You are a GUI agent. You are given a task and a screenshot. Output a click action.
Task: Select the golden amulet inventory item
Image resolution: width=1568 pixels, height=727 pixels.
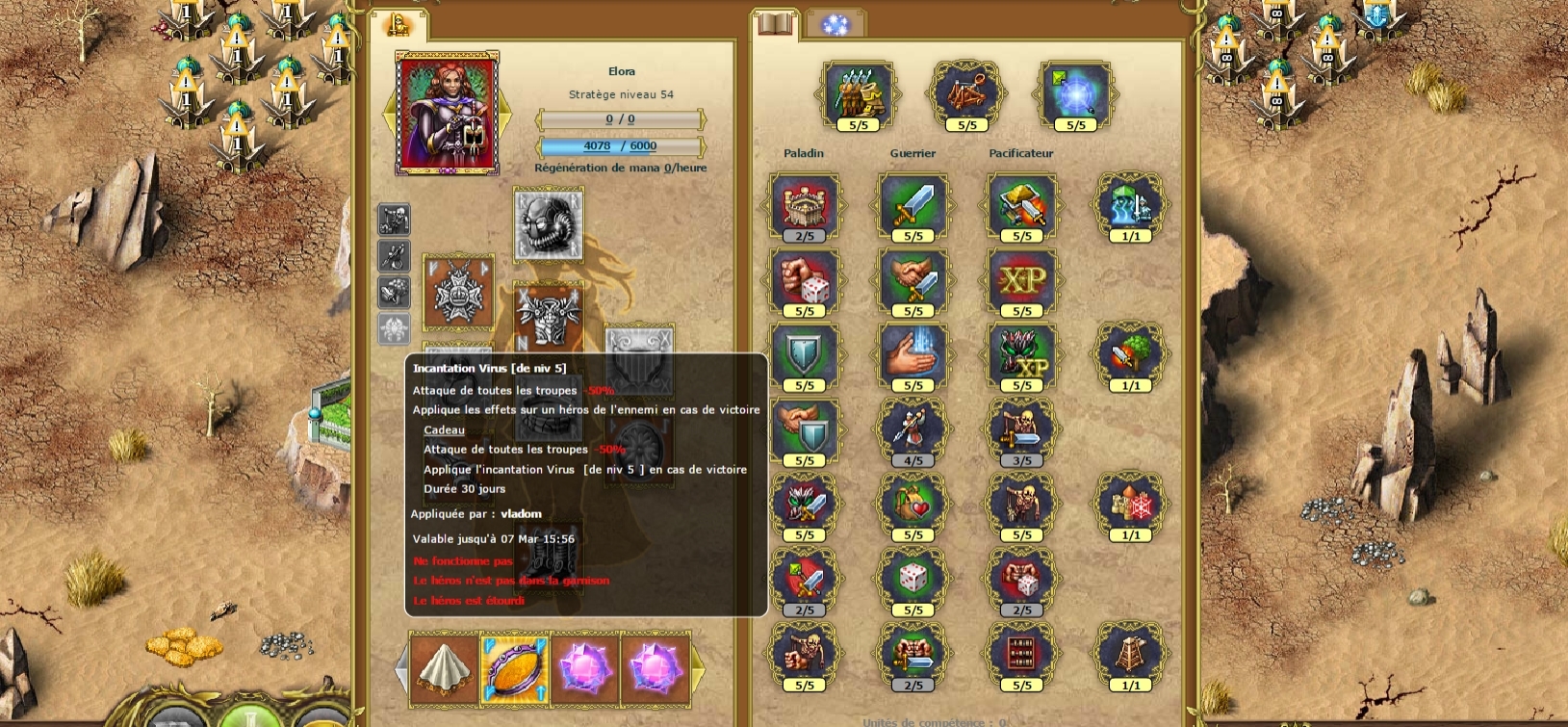(x=515, y=667)
